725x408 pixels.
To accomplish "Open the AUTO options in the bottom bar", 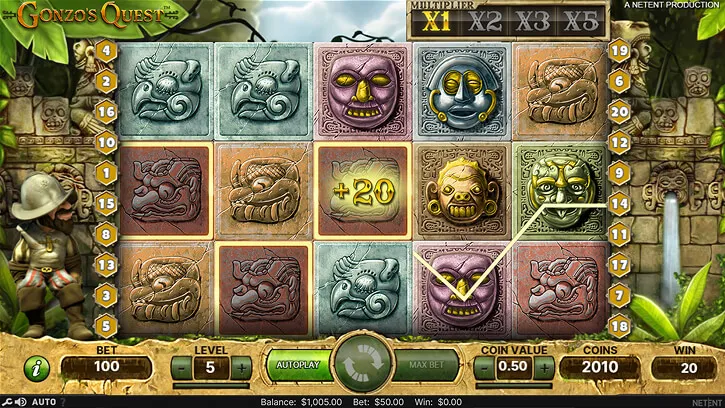I will [x=44, y=401].
